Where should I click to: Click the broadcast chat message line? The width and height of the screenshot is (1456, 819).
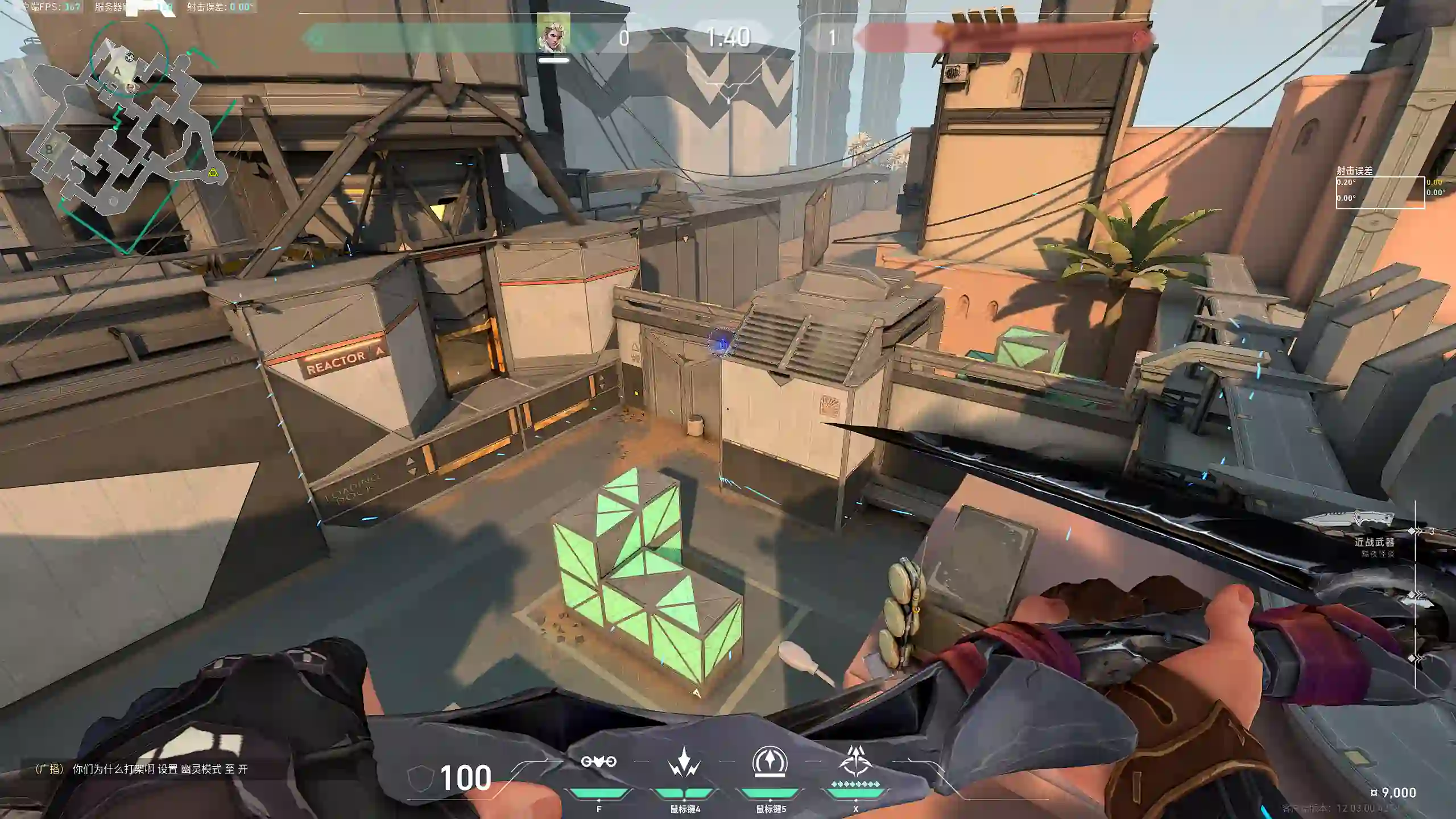coord(142,769)
